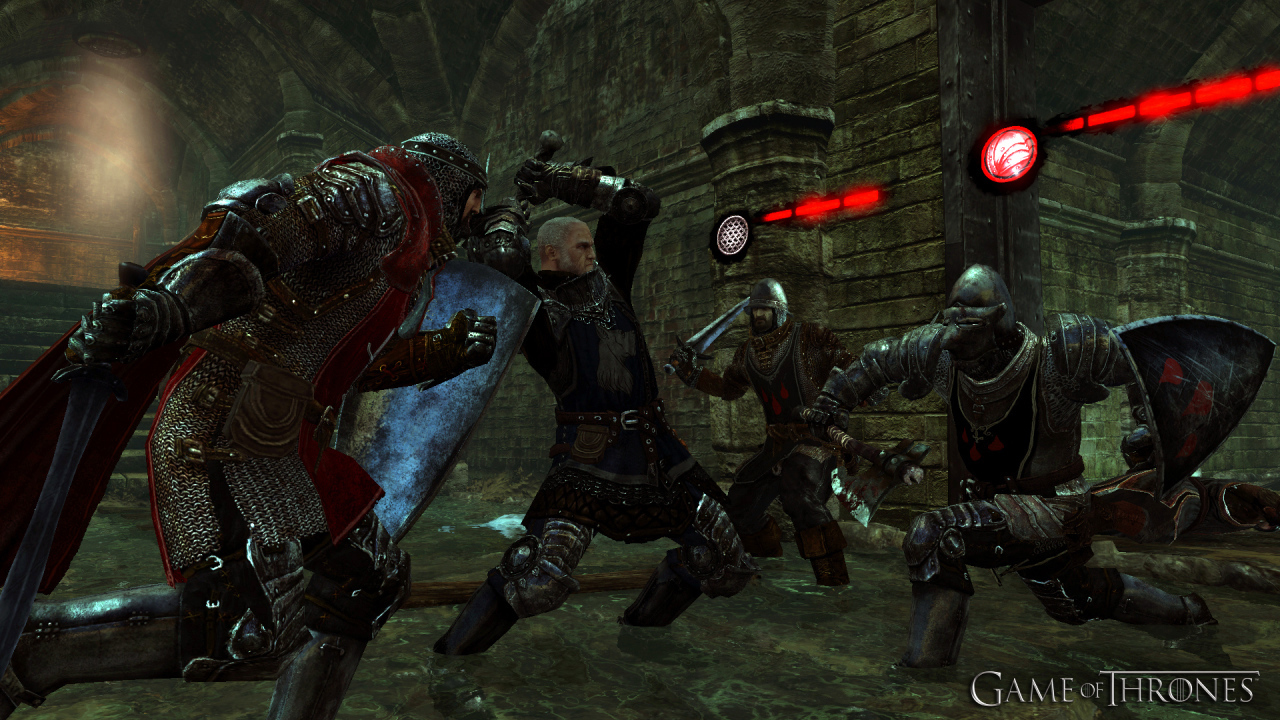
Task: Select the glowing red enemy target marker
Action: [1009, 154]
